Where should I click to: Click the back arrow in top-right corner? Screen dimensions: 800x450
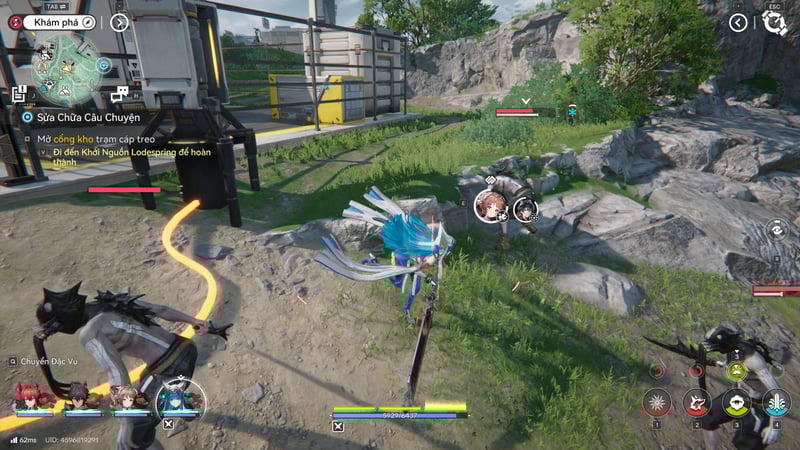738,22
